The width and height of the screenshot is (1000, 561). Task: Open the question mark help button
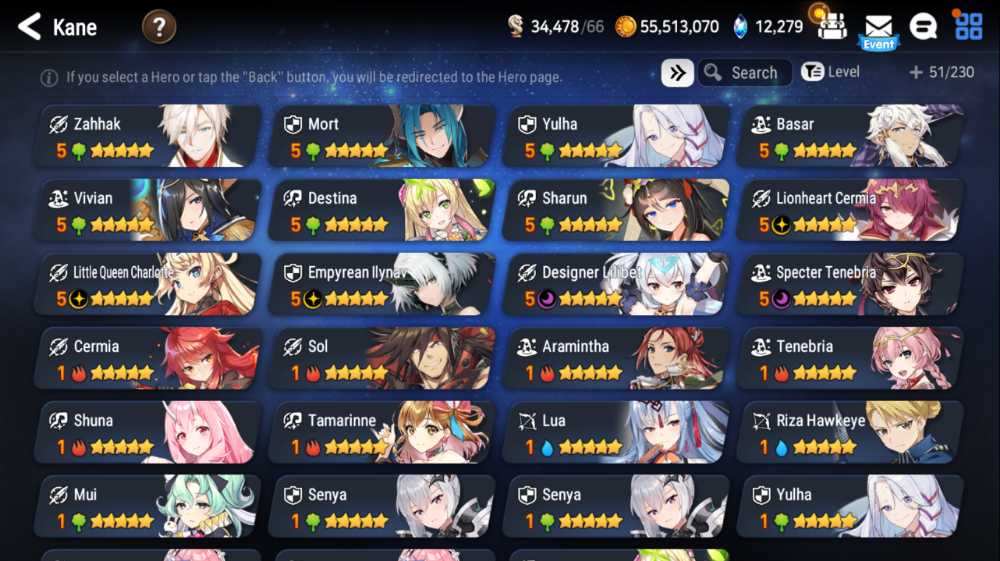tap(159, 27)
